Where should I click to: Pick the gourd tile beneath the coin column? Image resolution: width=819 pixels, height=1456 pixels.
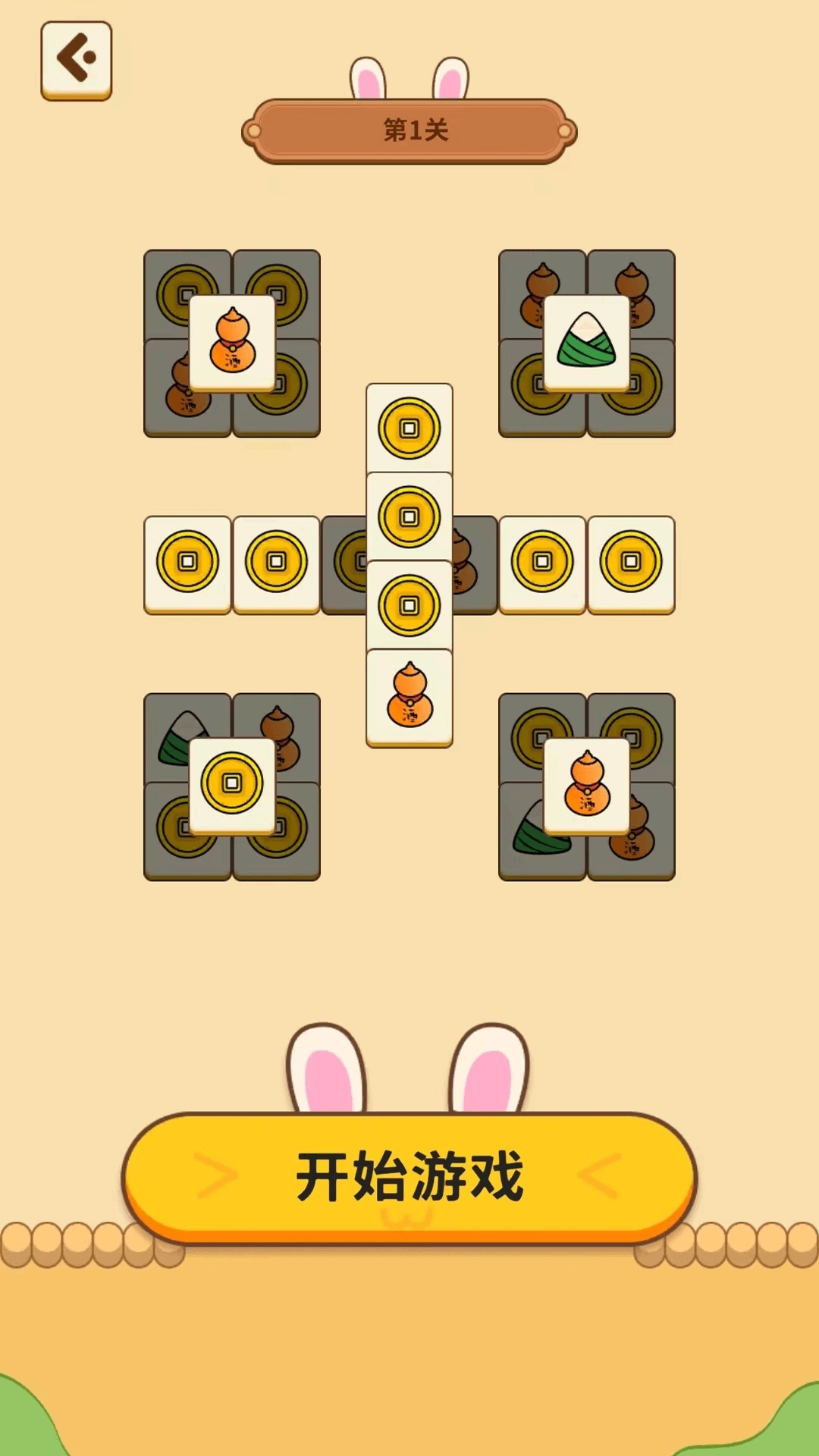tap(409, 698)
